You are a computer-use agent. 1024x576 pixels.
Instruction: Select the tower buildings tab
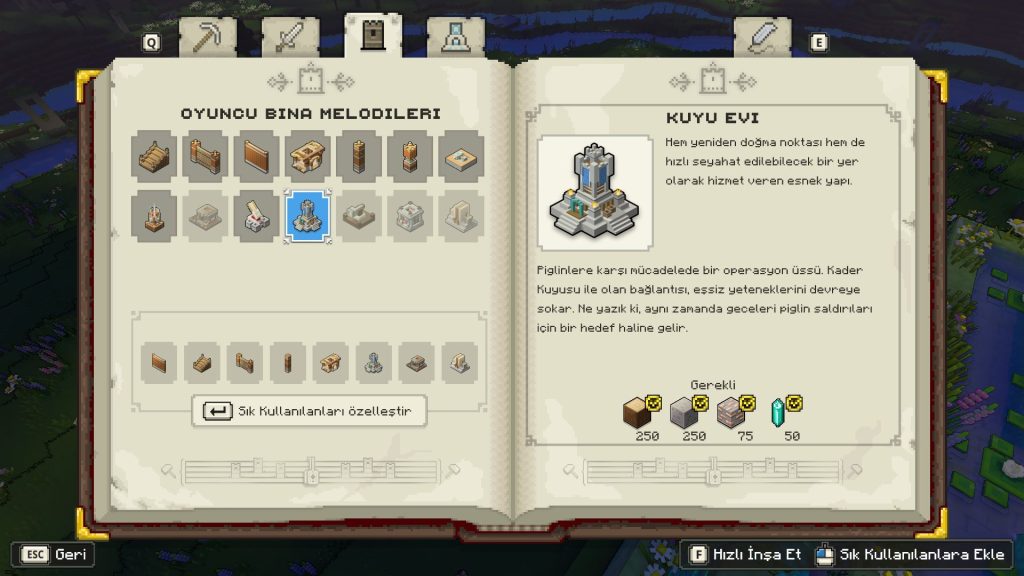(373, 36)
